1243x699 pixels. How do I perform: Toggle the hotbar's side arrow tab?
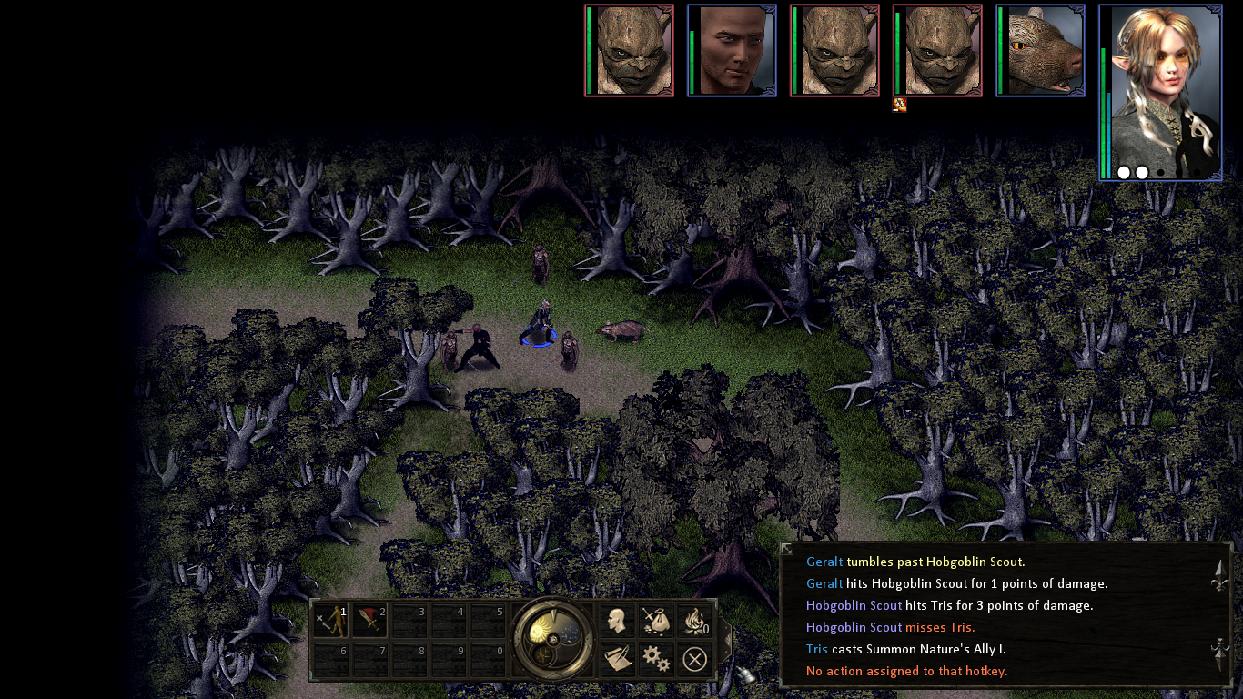point(728,638)
